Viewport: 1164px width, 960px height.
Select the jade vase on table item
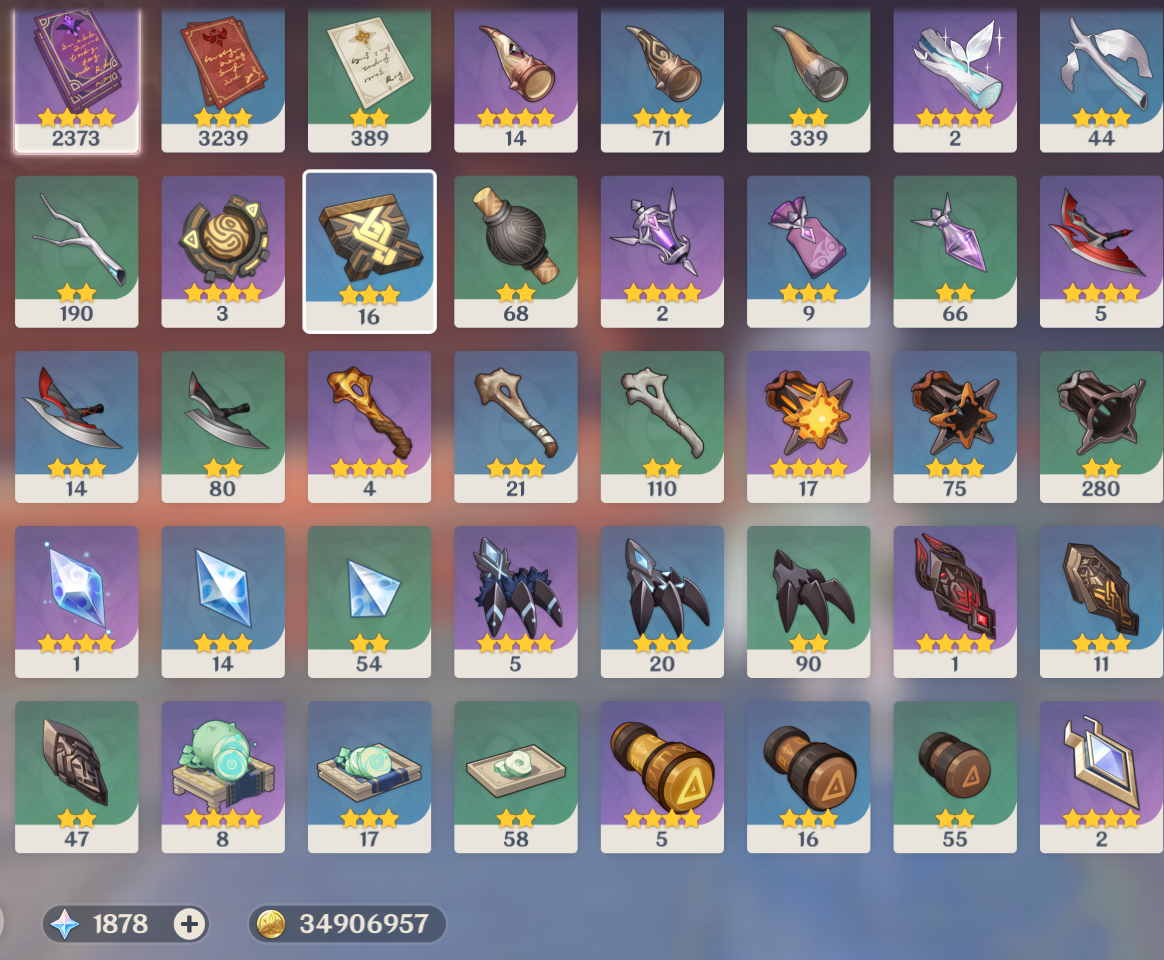click(x=223, y=776)
